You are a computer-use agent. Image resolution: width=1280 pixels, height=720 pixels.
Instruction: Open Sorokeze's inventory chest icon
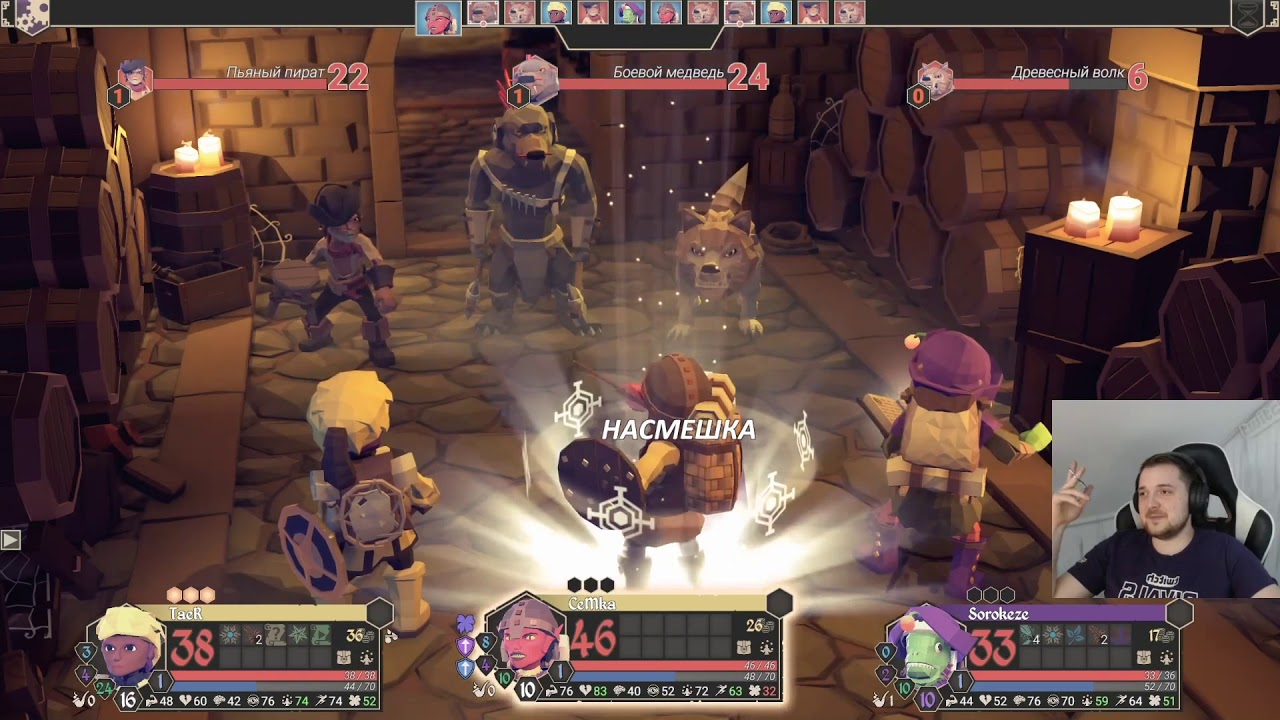coord(1144,658)
